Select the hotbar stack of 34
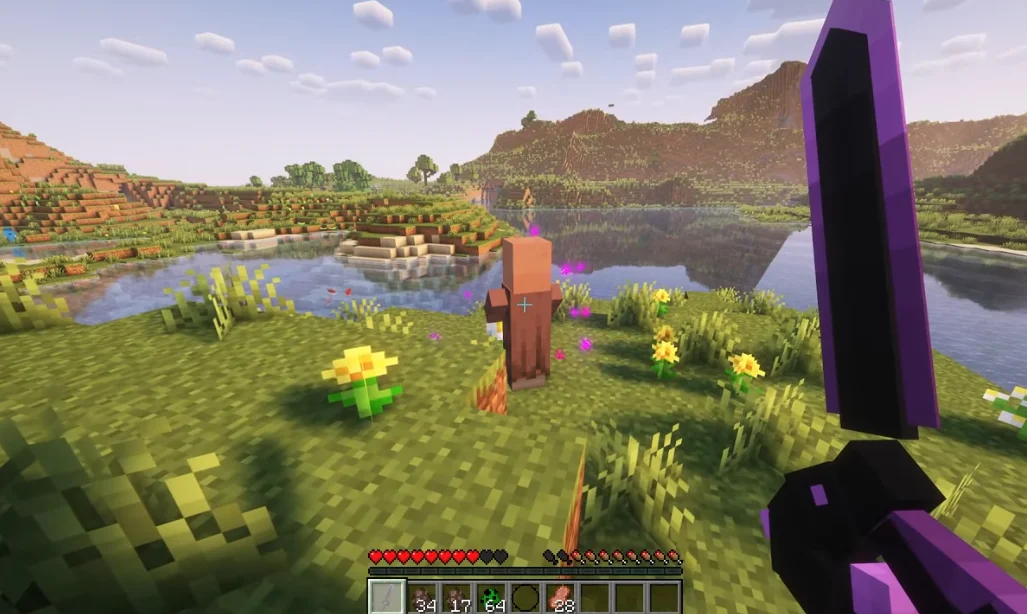Screen dimensions: 1027x614 [422, 597]
